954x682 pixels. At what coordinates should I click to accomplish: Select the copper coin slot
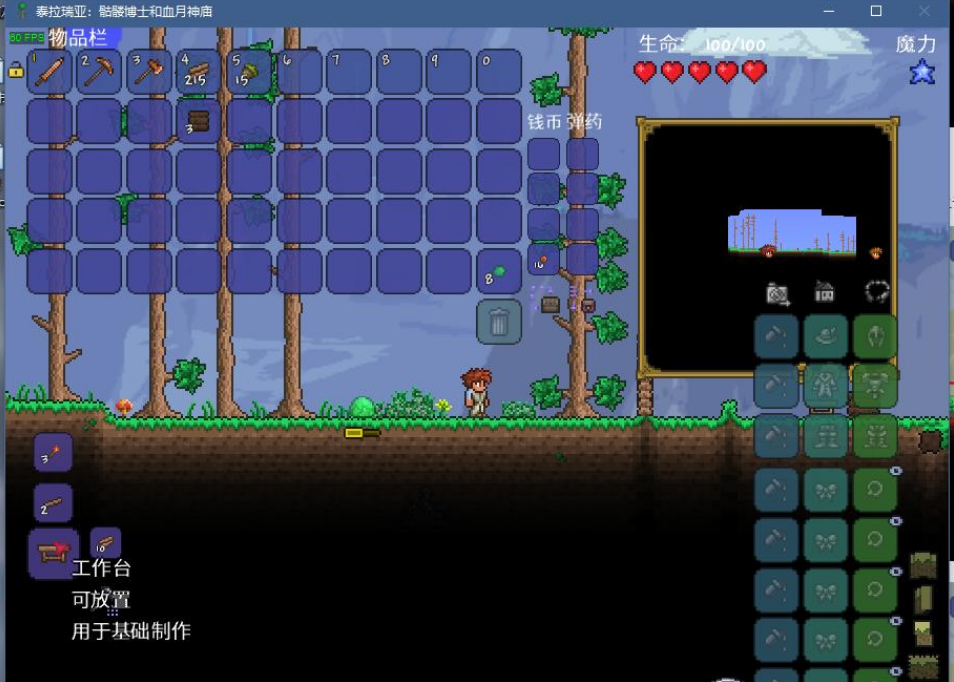[x=543, y=260]
